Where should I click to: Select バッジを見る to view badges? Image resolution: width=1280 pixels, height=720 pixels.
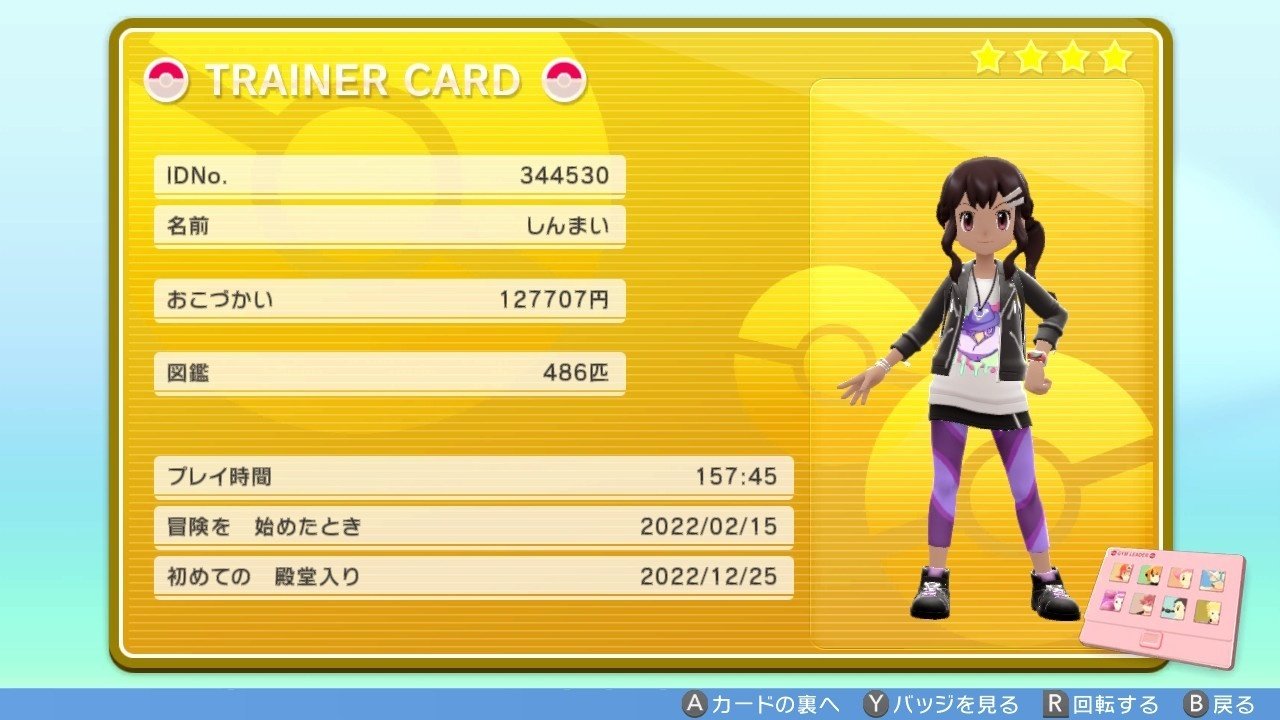pyautogui.click(x=955, y=703)
